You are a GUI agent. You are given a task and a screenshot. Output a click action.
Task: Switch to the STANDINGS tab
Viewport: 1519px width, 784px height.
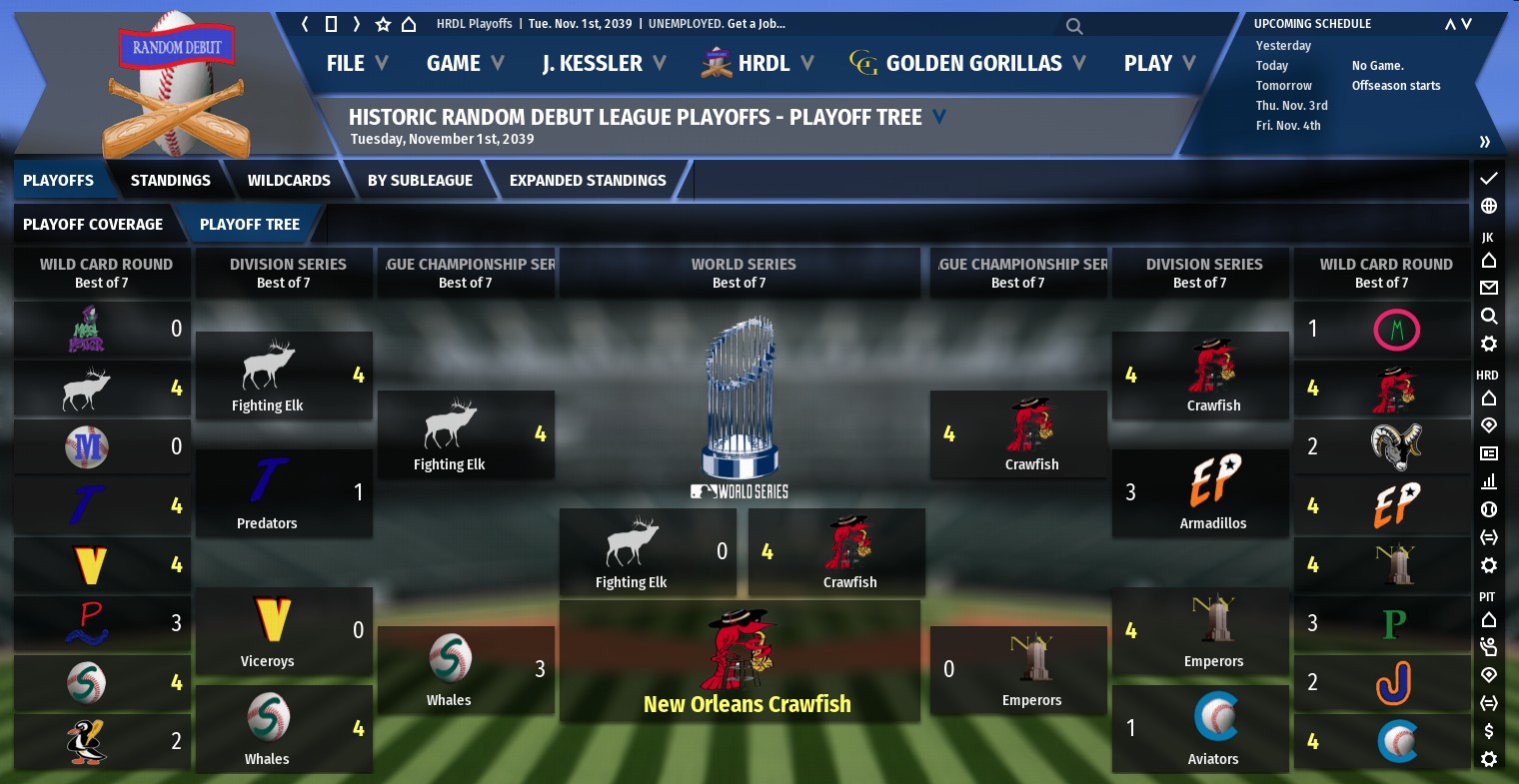point(170,180)
